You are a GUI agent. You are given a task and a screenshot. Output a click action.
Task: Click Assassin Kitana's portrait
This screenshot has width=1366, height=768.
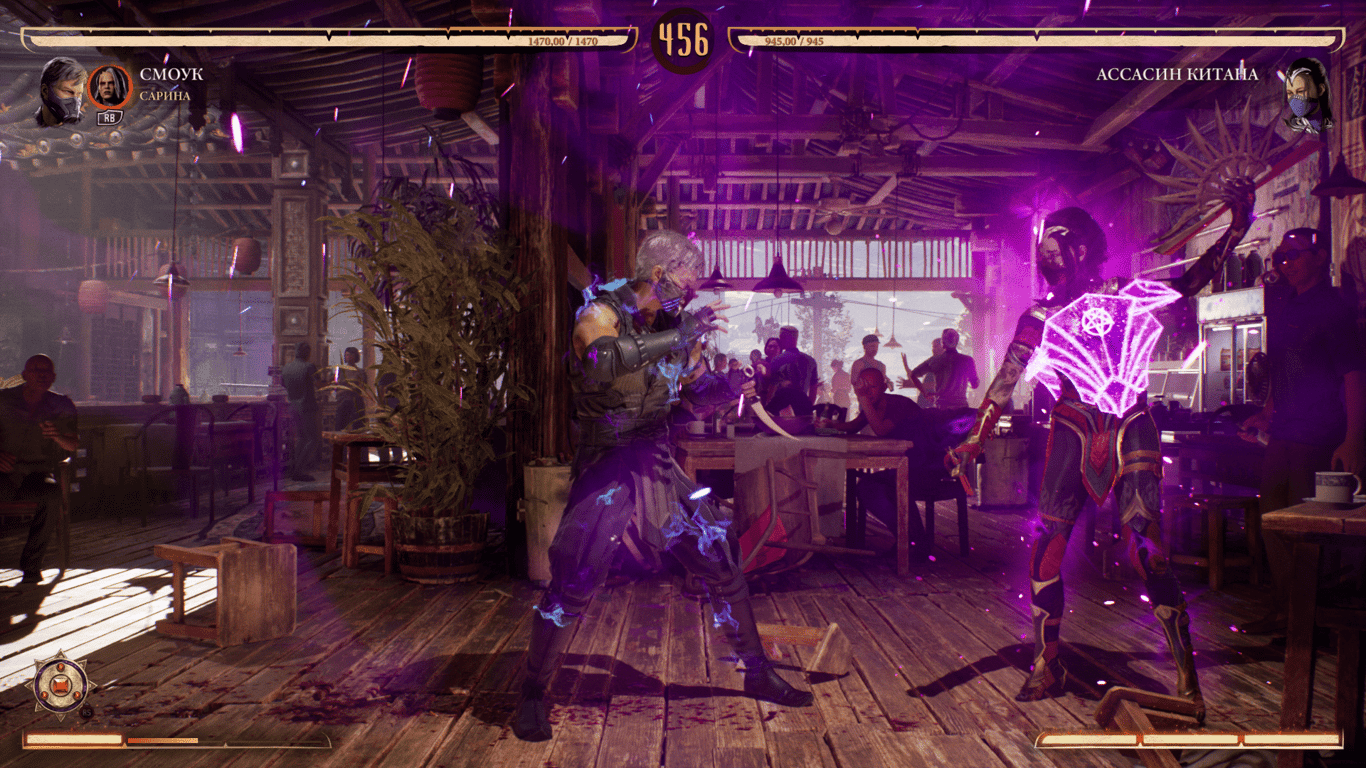click(x=1305, y=94)
